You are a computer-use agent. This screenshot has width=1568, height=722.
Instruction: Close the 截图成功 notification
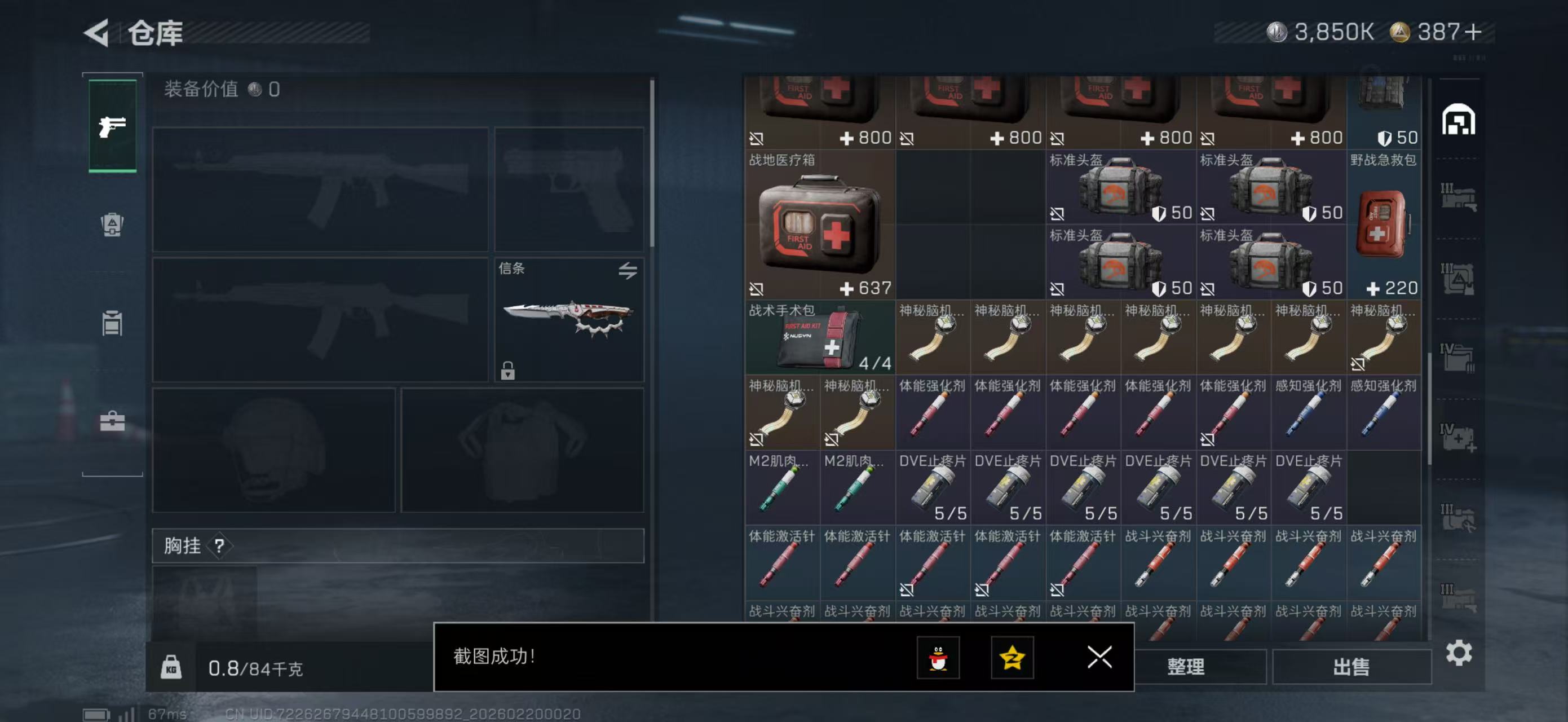(1099, 658)
